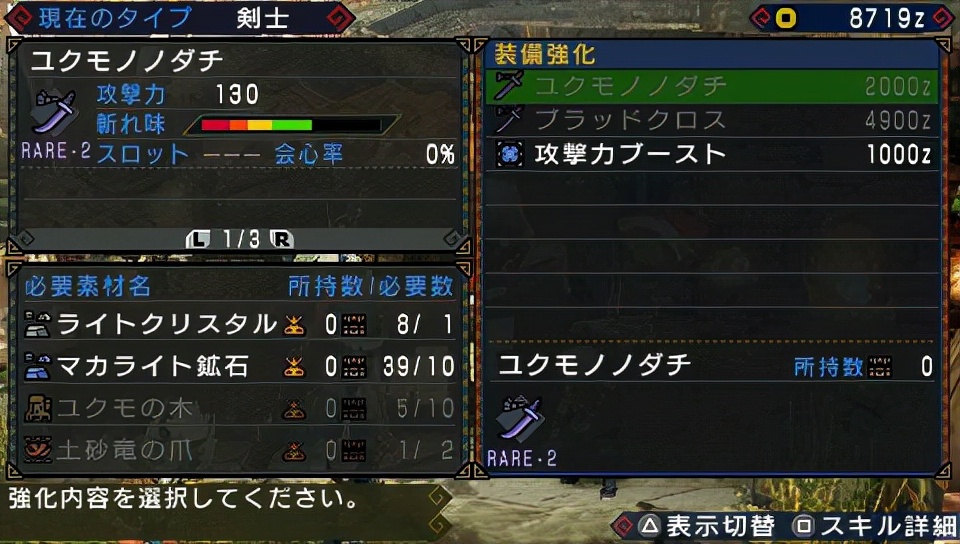The image size is (960, 544).
Task: Select the マカライト鉱石 material row
Action: click(x=238, y=366)
